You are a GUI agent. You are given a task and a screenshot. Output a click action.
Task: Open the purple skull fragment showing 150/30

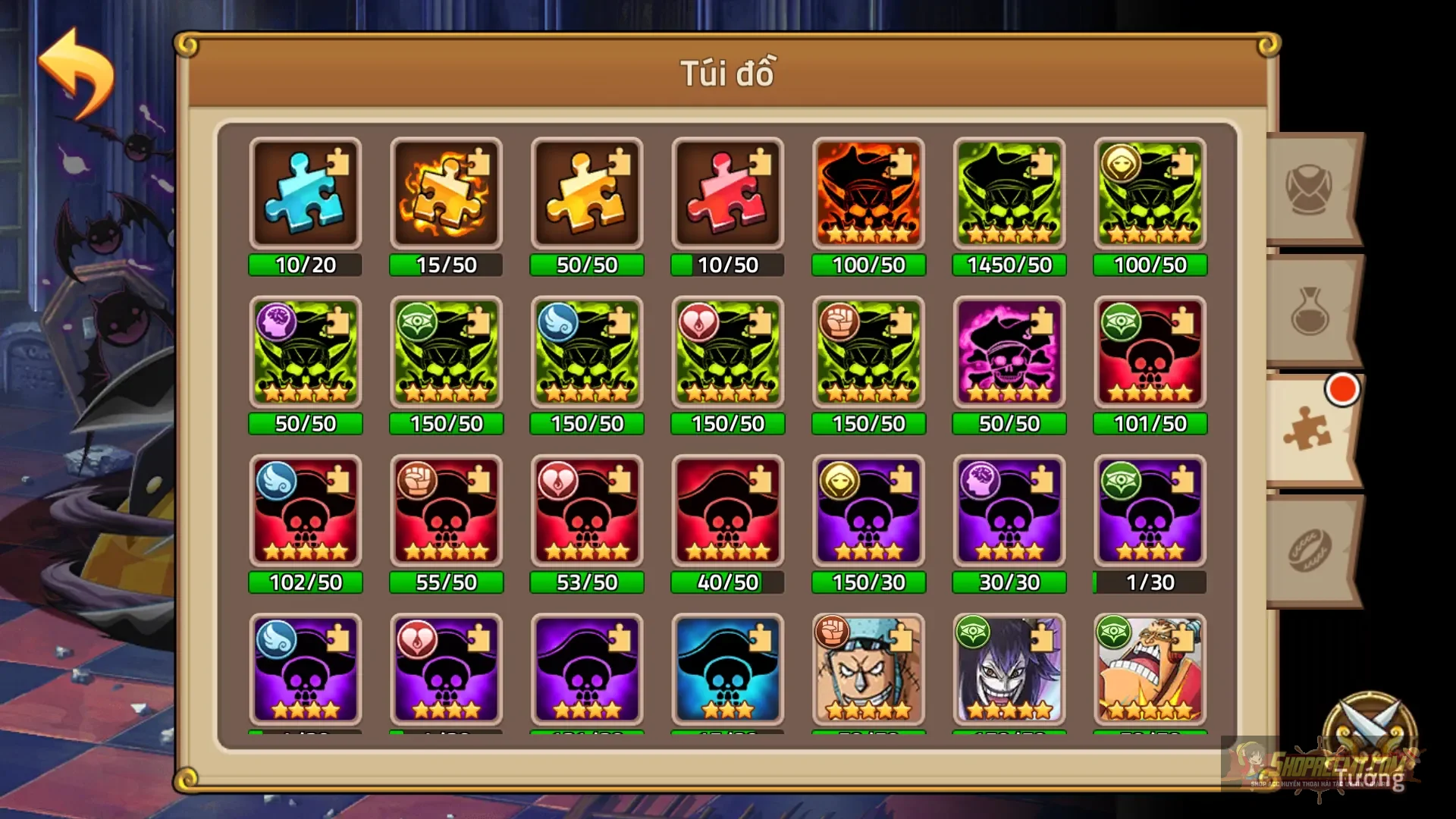[868, 512]
